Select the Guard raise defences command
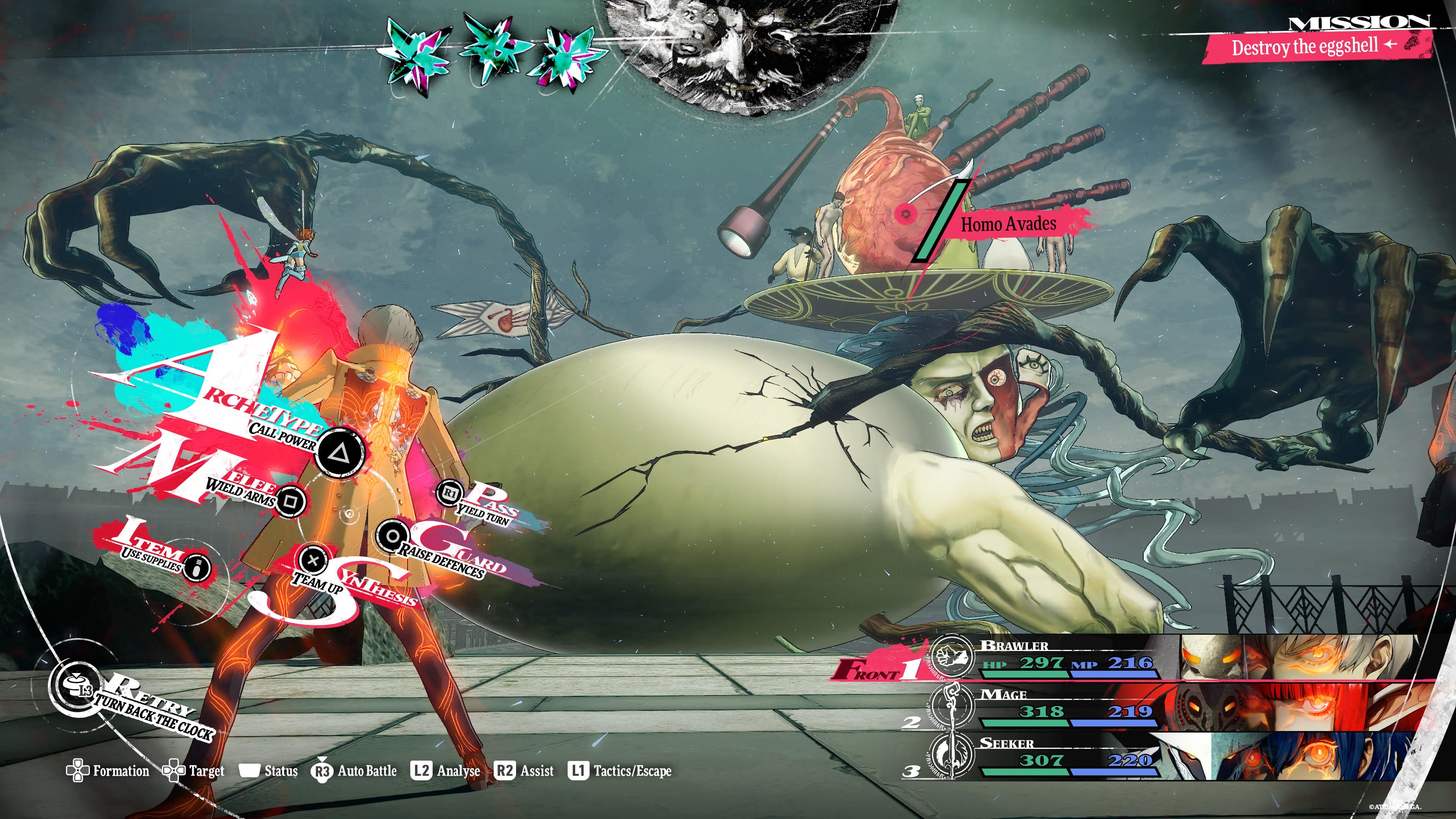 click(x=392, y=536)
